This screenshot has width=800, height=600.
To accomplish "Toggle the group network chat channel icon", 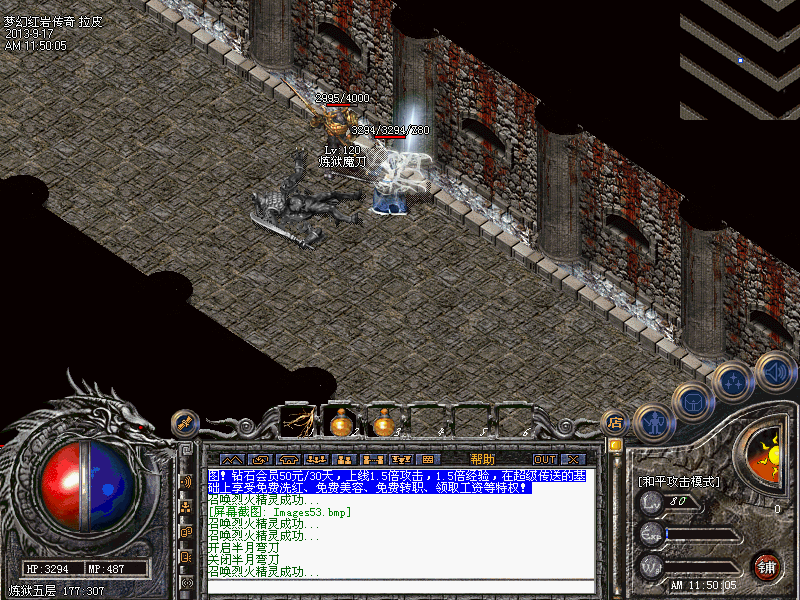I will point(186,506).
